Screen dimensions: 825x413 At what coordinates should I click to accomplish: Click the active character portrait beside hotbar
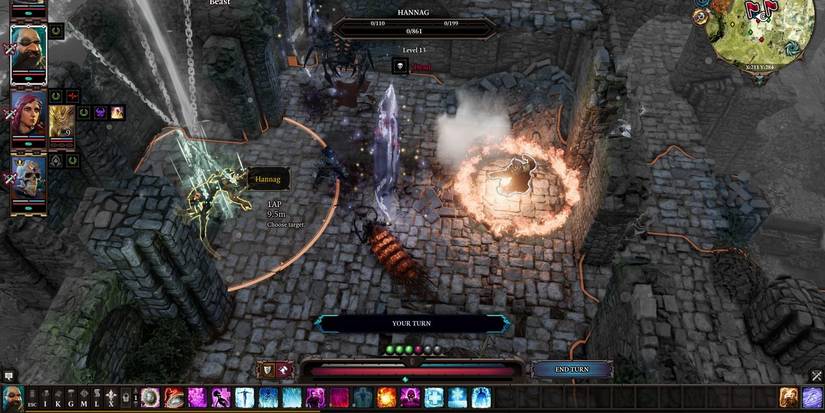click(12, 397)
